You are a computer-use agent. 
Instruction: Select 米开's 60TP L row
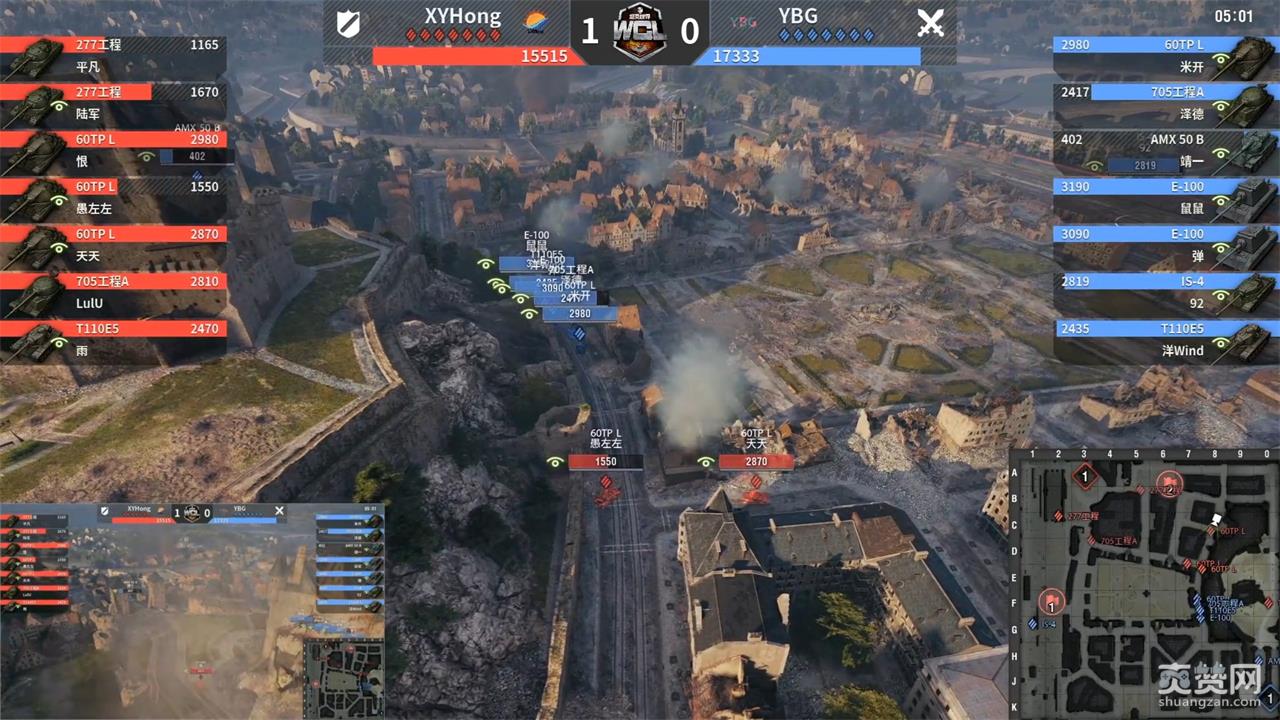tap(1165, 56)
